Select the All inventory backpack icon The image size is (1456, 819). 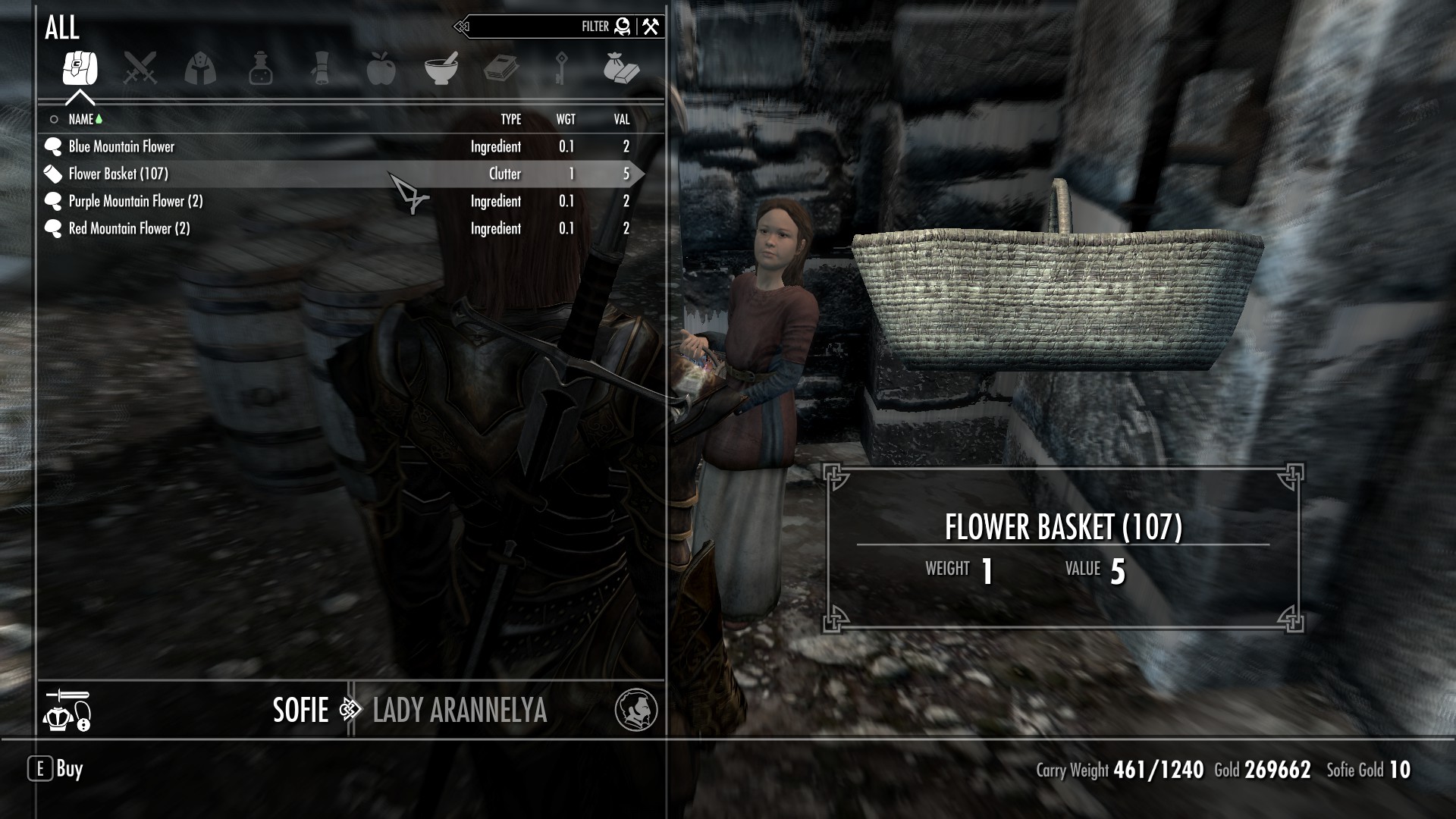pyautogui.click(x=80, y=68)
